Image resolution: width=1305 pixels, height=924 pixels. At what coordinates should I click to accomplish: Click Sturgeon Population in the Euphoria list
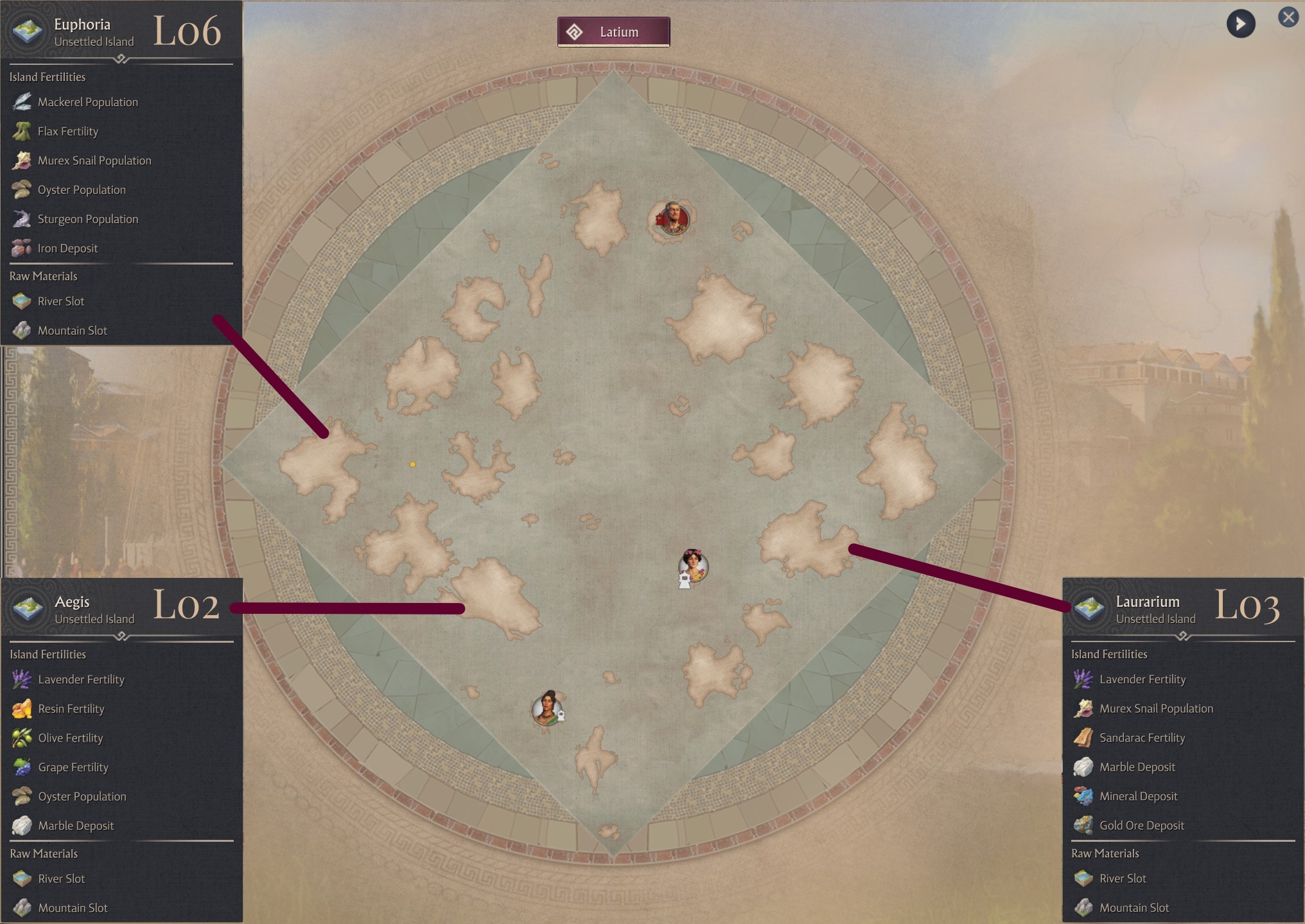tap(87, 219)
